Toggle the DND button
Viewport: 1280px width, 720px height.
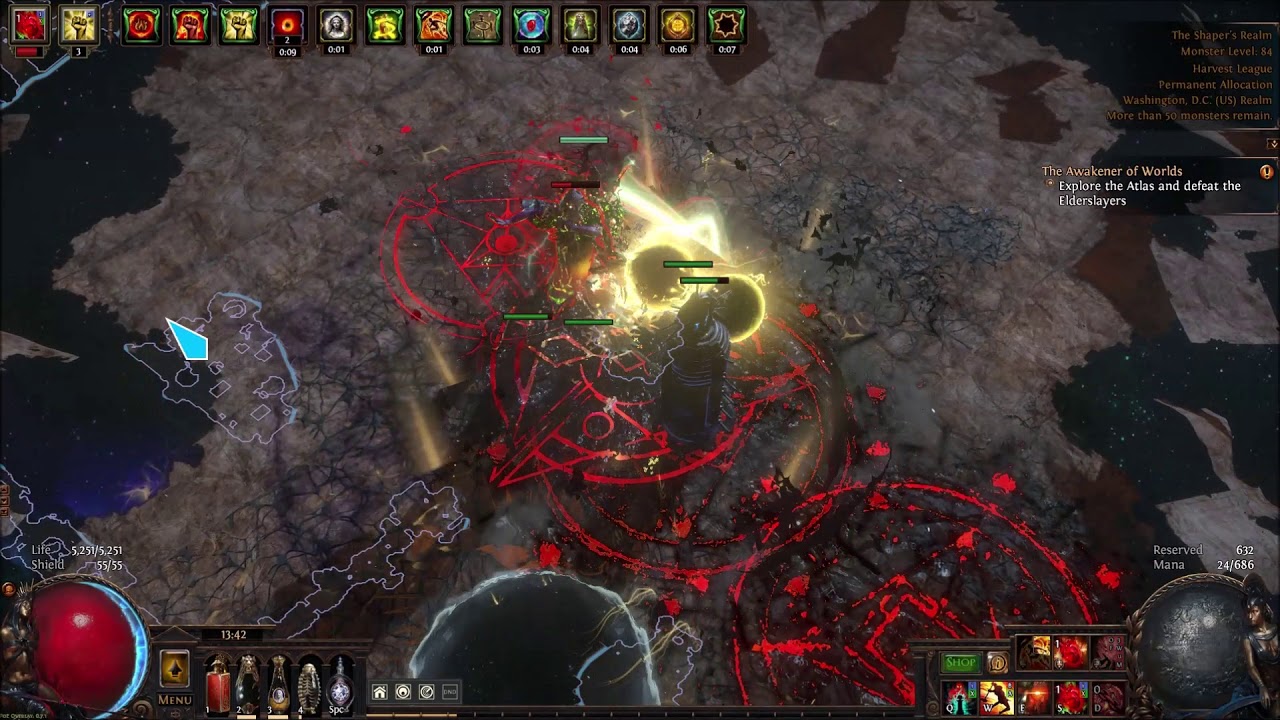450,692
